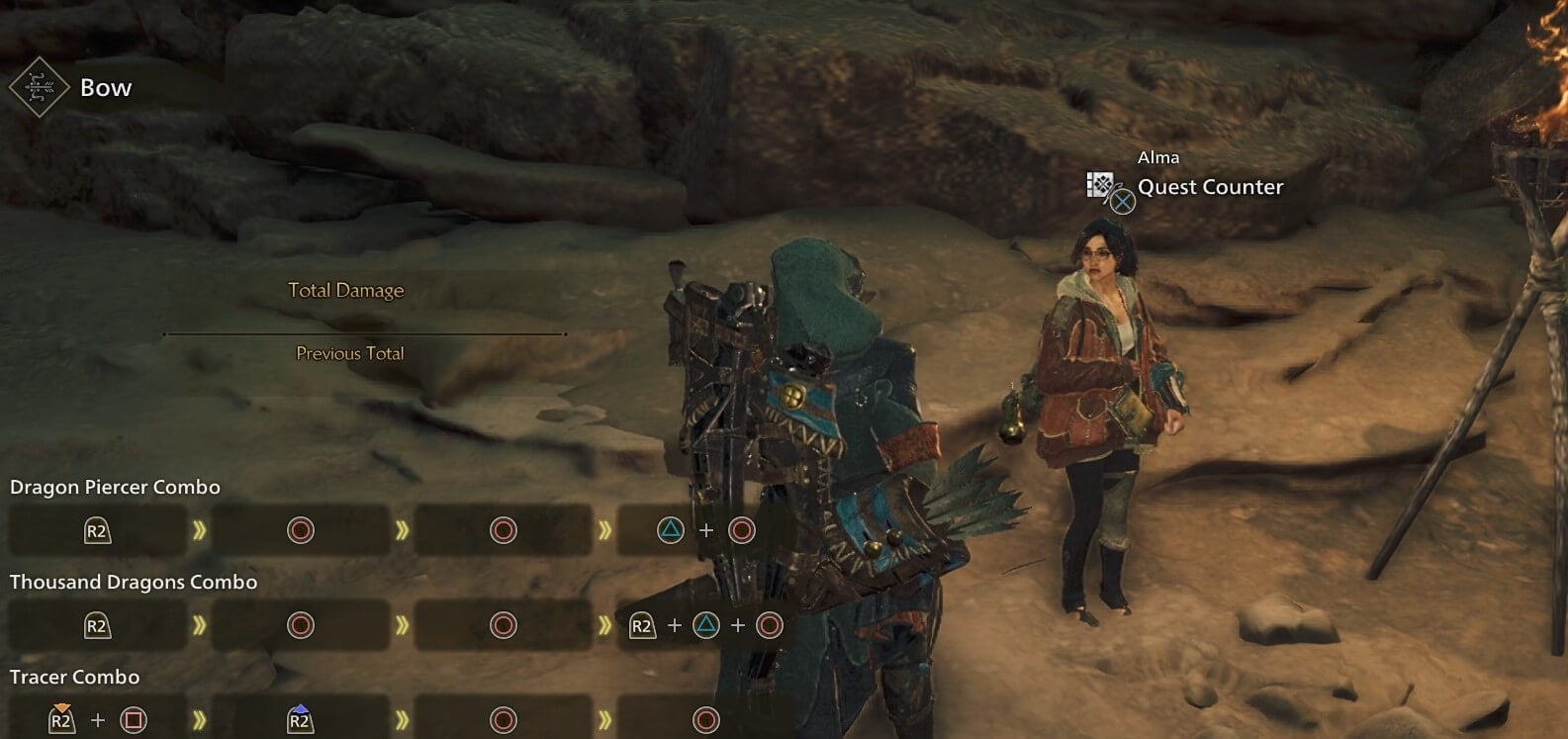Click the Triangle button icon in Dragon Piercer Combo

673,529
